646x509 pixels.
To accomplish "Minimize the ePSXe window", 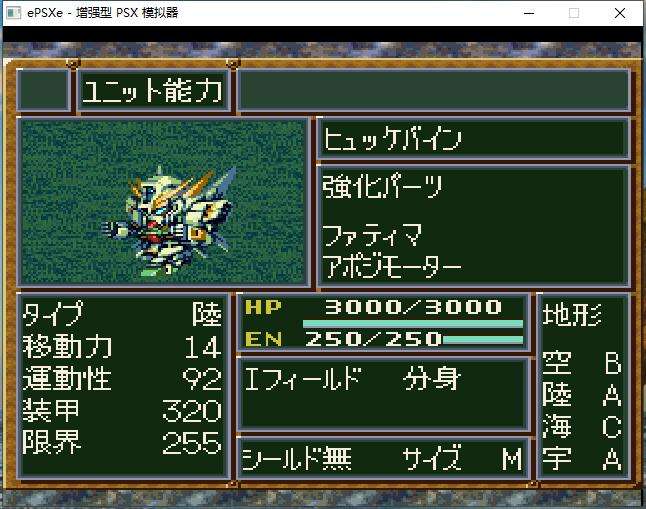I will coord(527,13).
